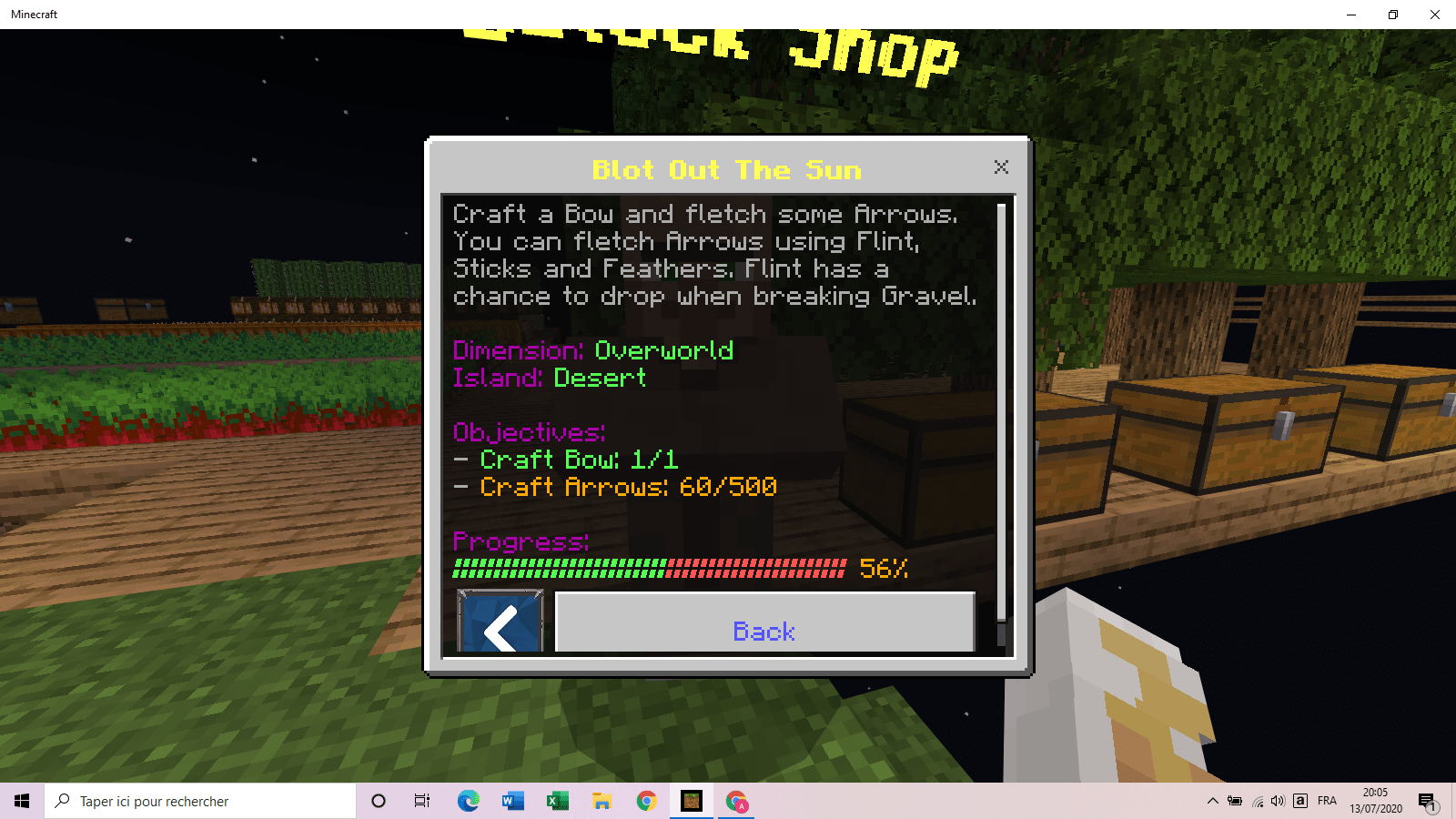1456x819 pixels.
Task: Open Microsoft Word from the taskbar
Action: point(511,801)
